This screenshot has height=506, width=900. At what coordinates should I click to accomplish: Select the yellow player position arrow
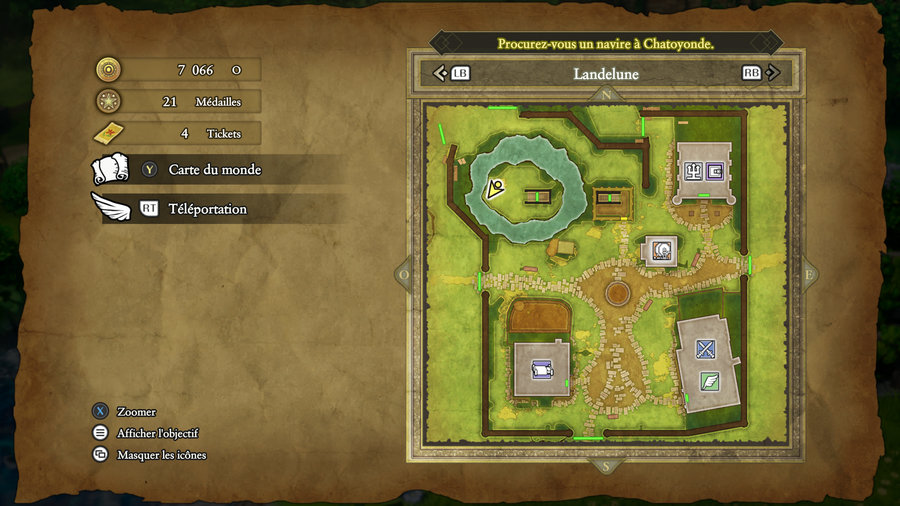tap(494, 187)
